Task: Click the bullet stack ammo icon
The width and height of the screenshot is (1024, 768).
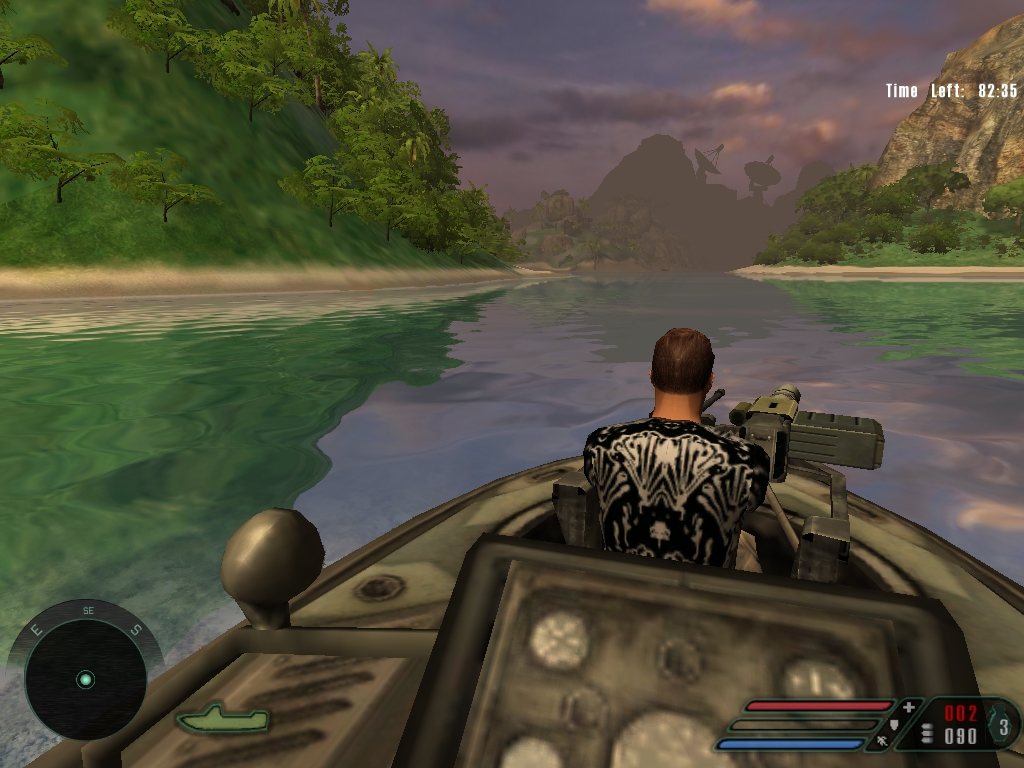Action: [927, 734]
